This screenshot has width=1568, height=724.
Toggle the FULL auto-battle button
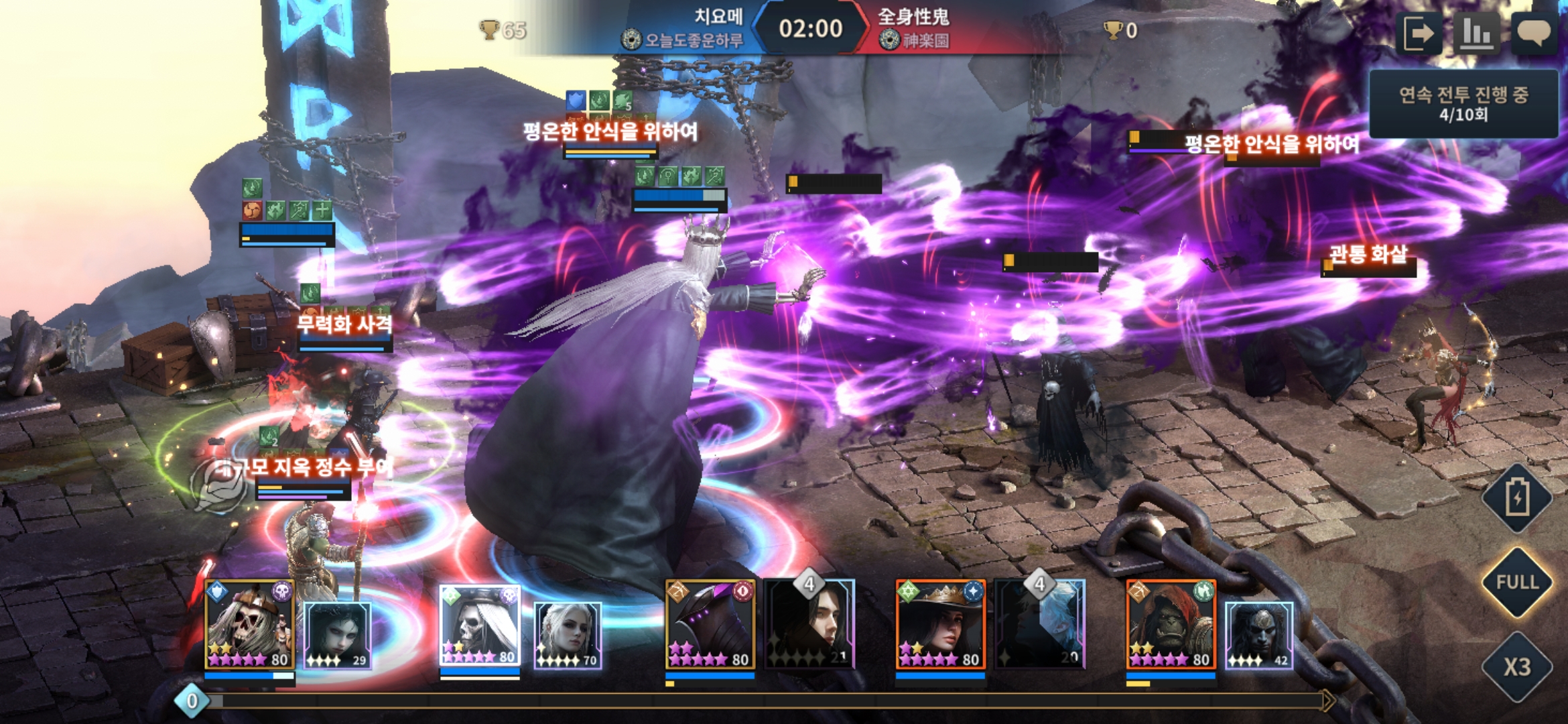pyautogui.click(x=1517, y=582)
